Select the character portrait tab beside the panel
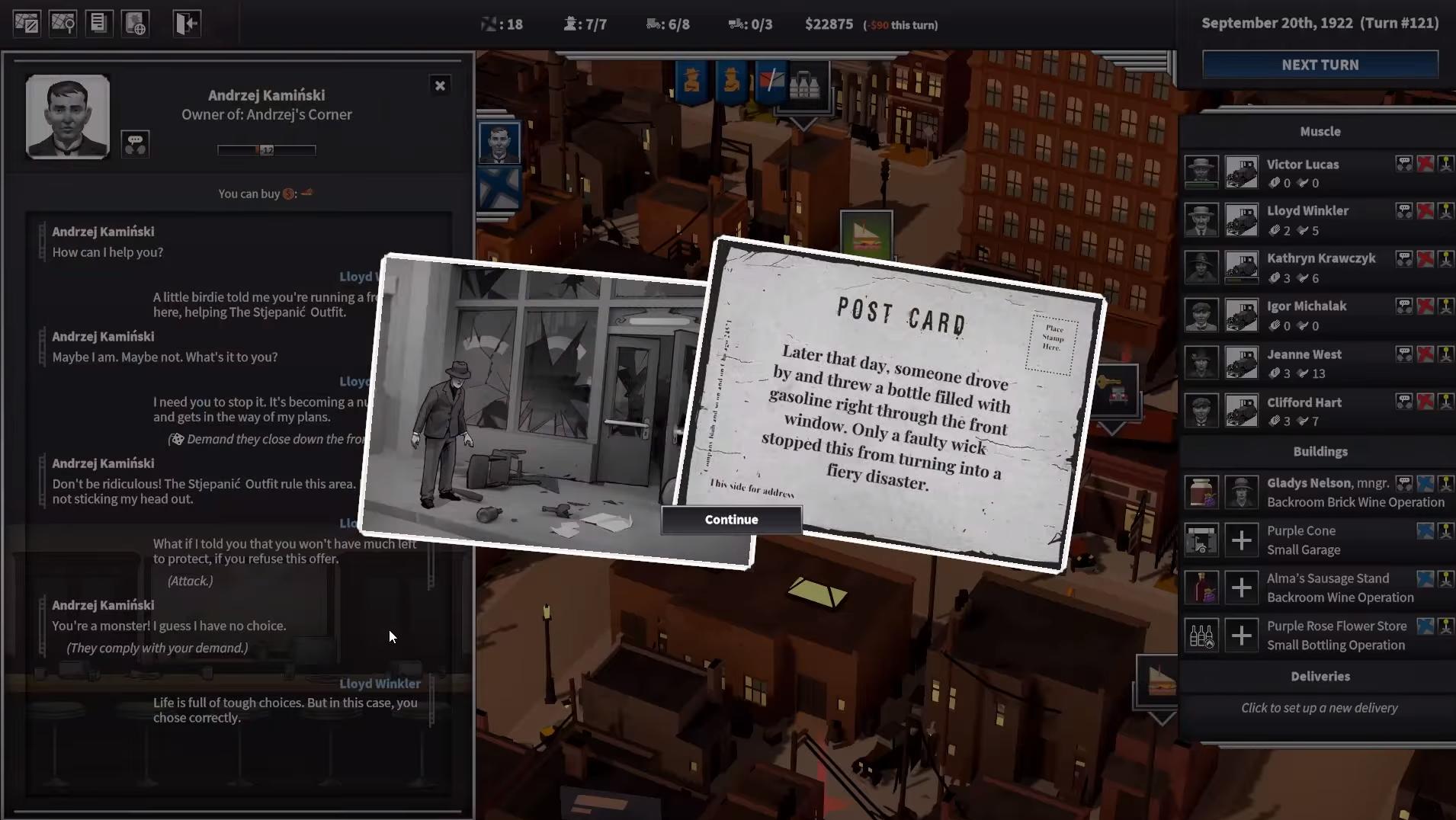The height and width of the screenshot is (820, 1456). tap(499, 143)
